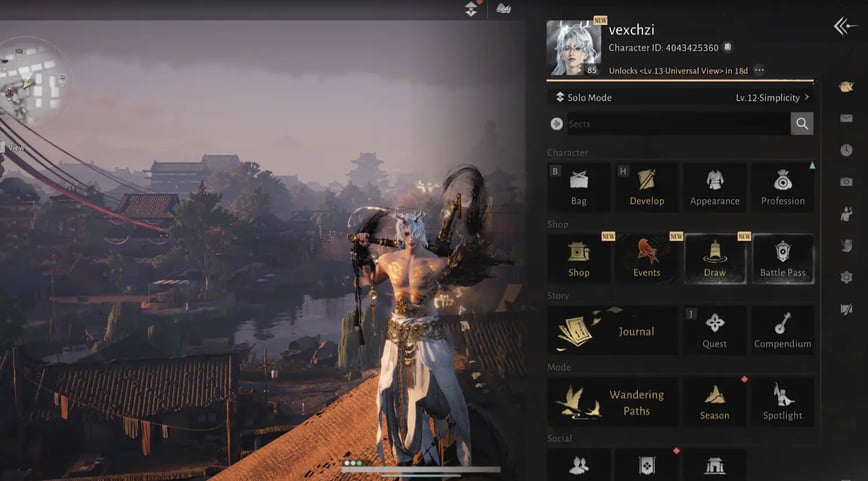Choose the Draw tile
Screen dimensions: 868x481
coord(714,259)
